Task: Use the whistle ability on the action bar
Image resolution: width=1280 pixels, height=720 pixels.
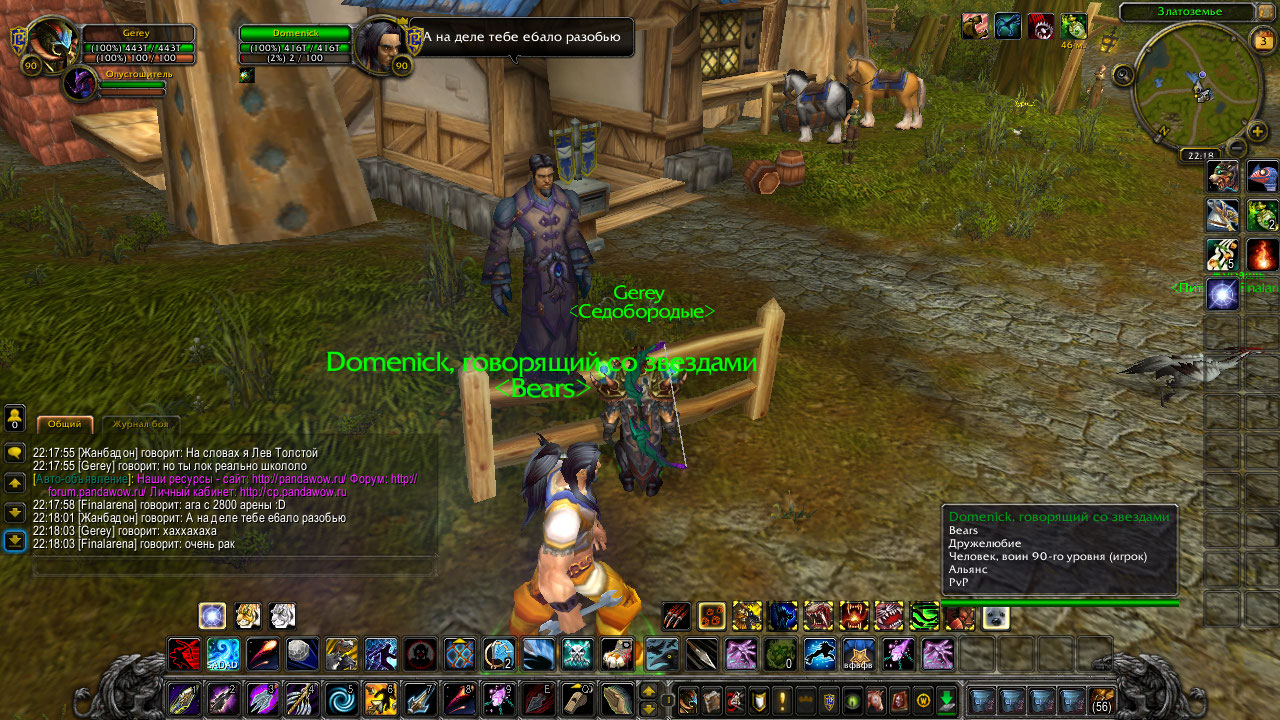Action: coord(577,698)
